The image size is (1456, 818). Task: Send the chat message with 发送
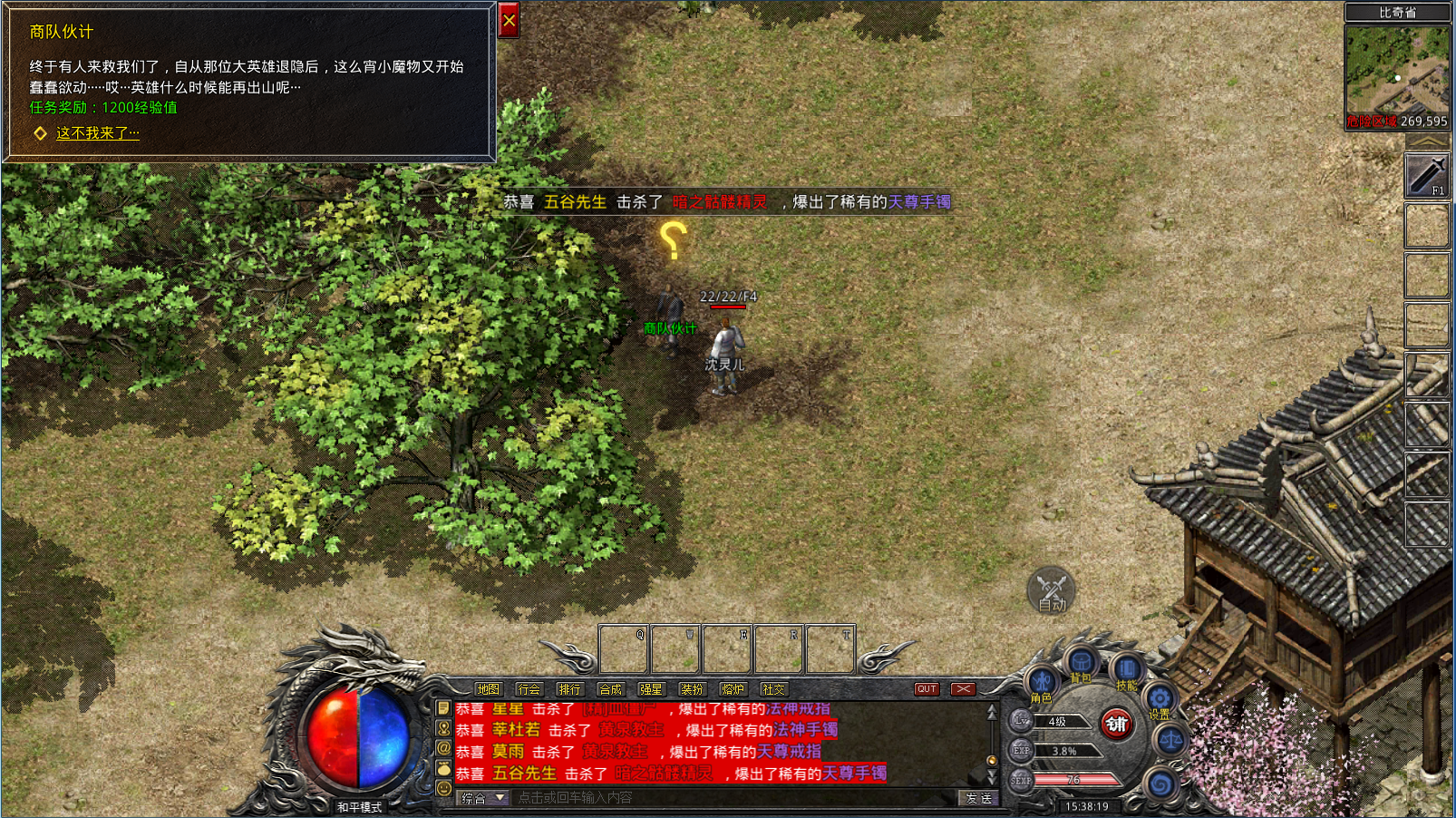tap(978, 798)
